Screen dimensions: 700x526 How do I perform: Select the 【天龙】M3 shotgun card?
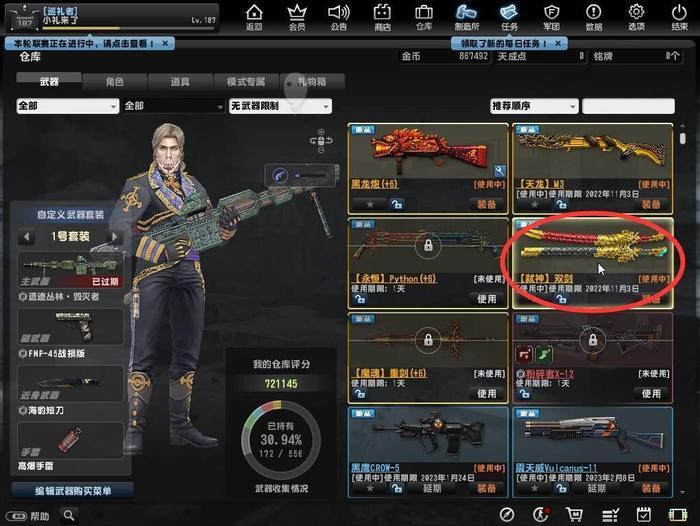tap(592, 160)
